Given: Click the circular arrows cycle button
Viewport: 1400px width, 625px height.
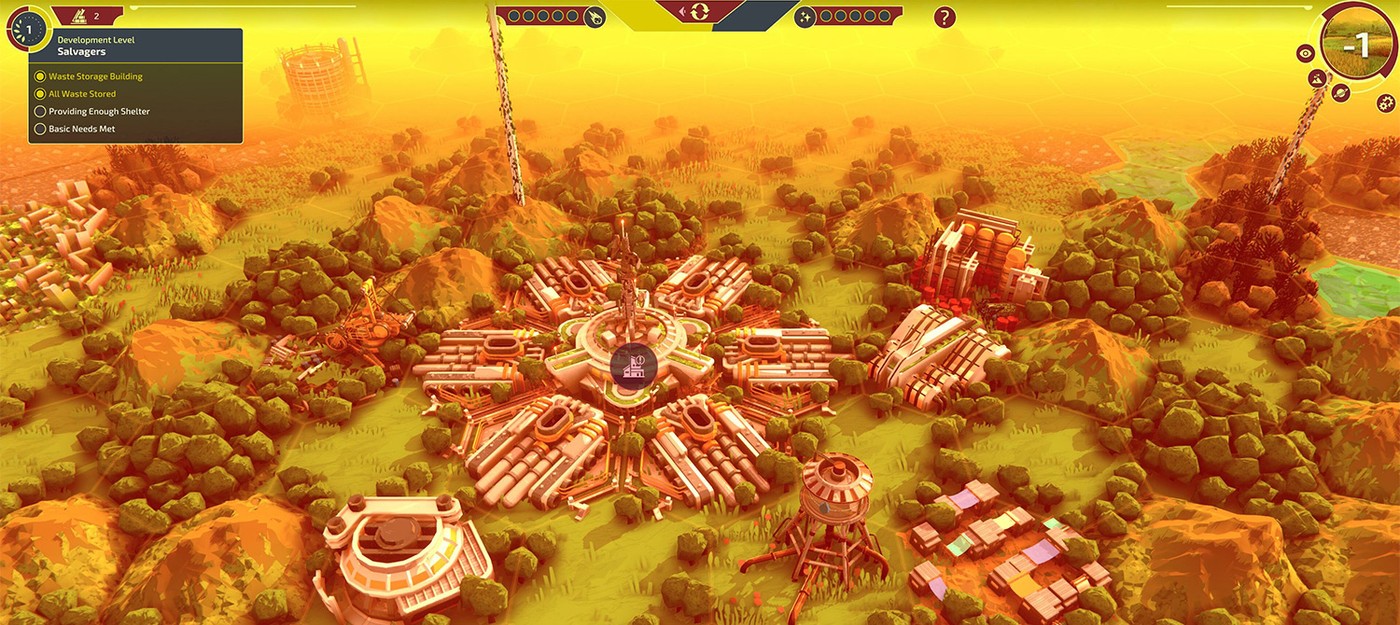Looking at the screenshot, I should click(x=698, y=12).
